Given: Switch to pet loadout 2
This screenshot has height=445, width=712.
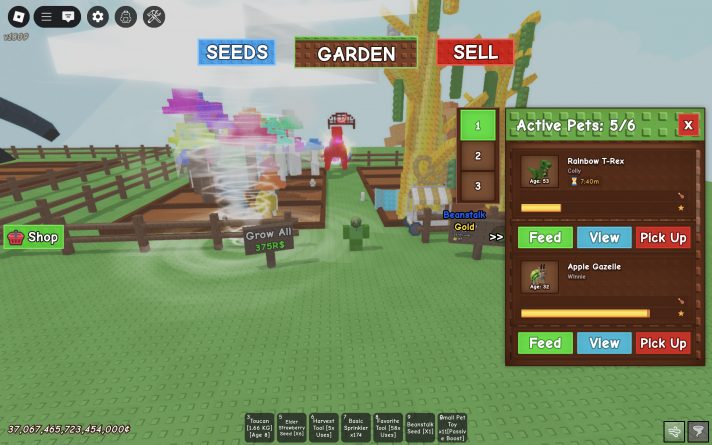Looking at the screenshot, I should tap(478, 156).
